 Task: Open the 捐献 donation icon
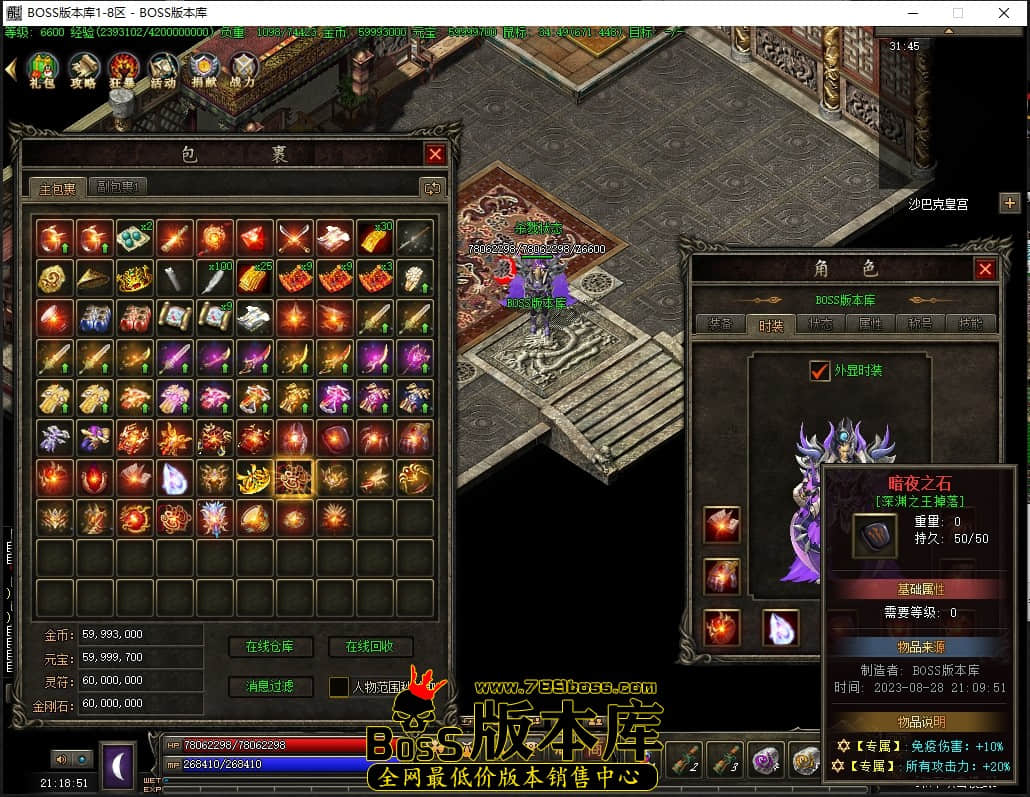click(x=203, y=71)
